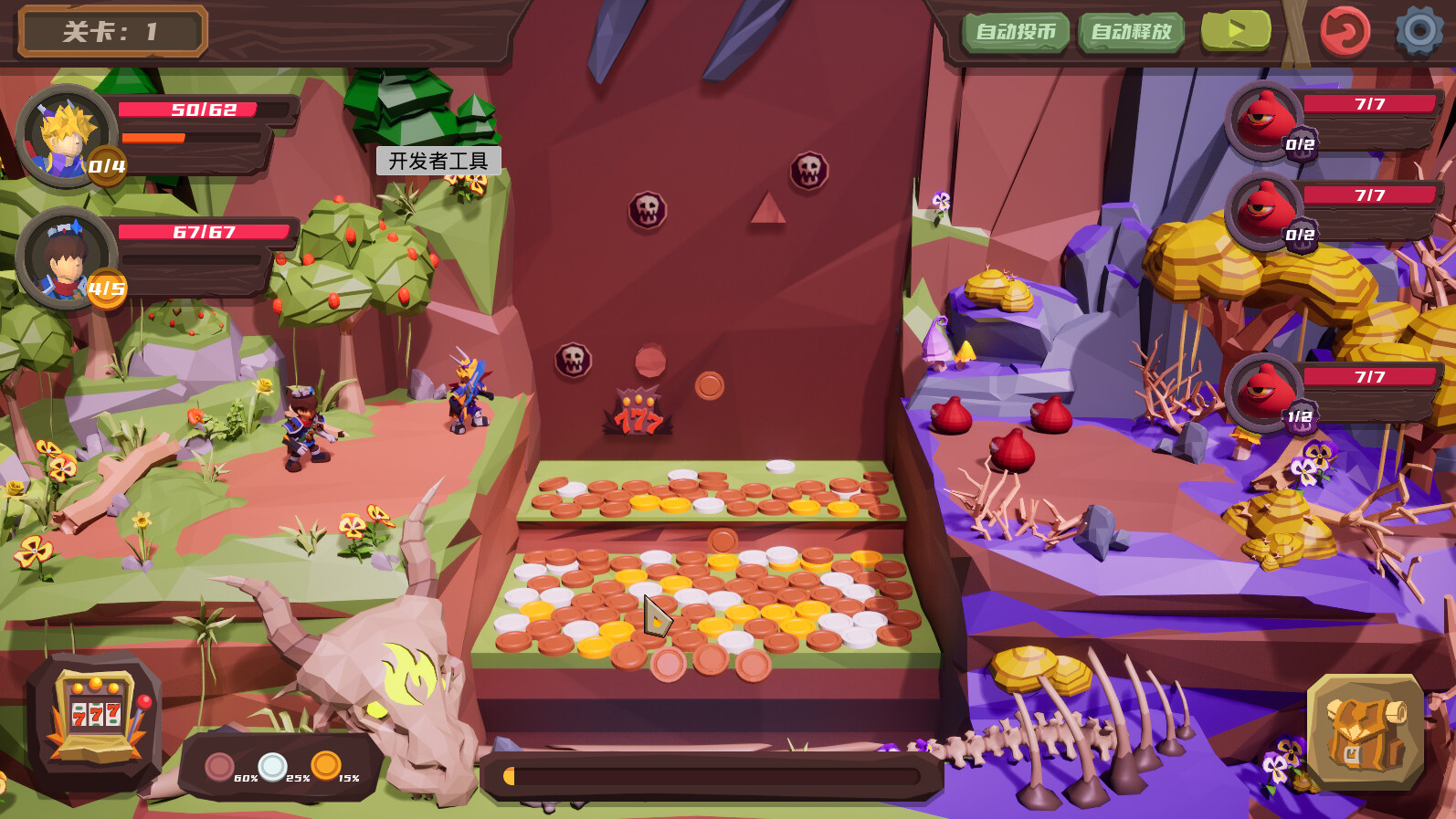The image size is (1456, 819).
Task: Open the 开发者工具 developer tools
Action: (x=440, y=161)
